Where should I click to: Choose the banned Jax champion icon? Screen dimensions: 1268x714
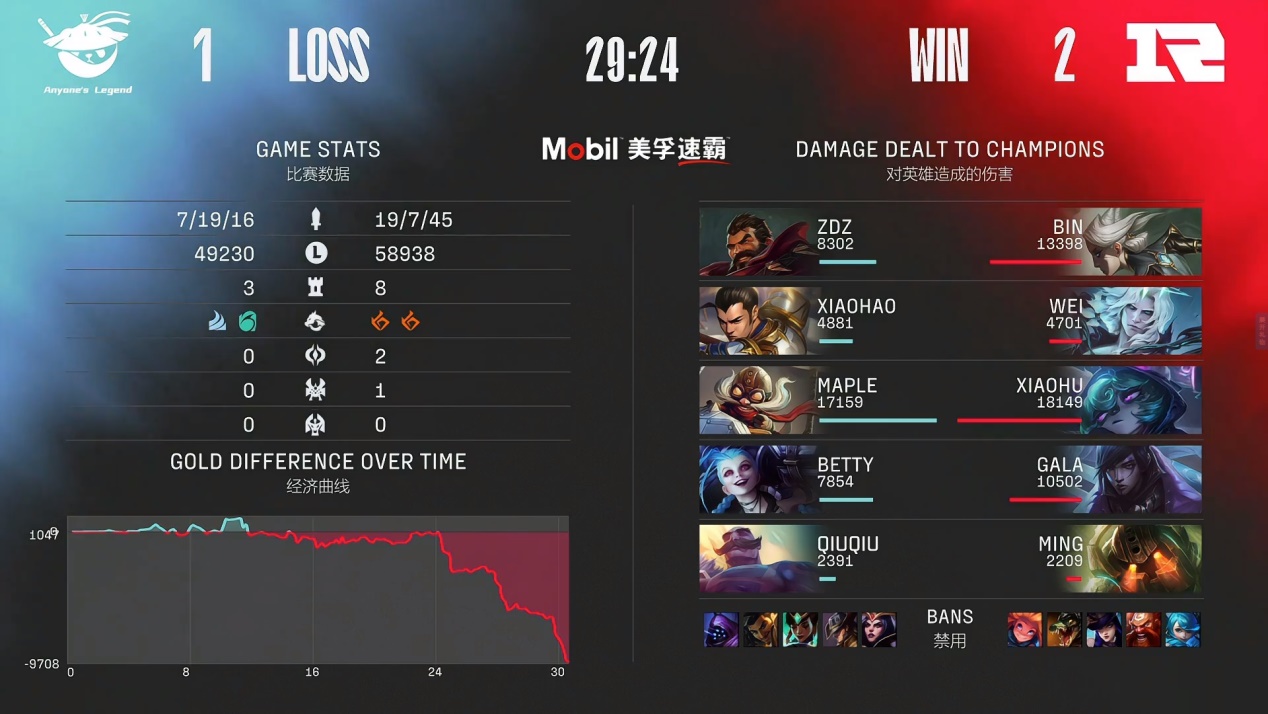(x=721, y=630)
